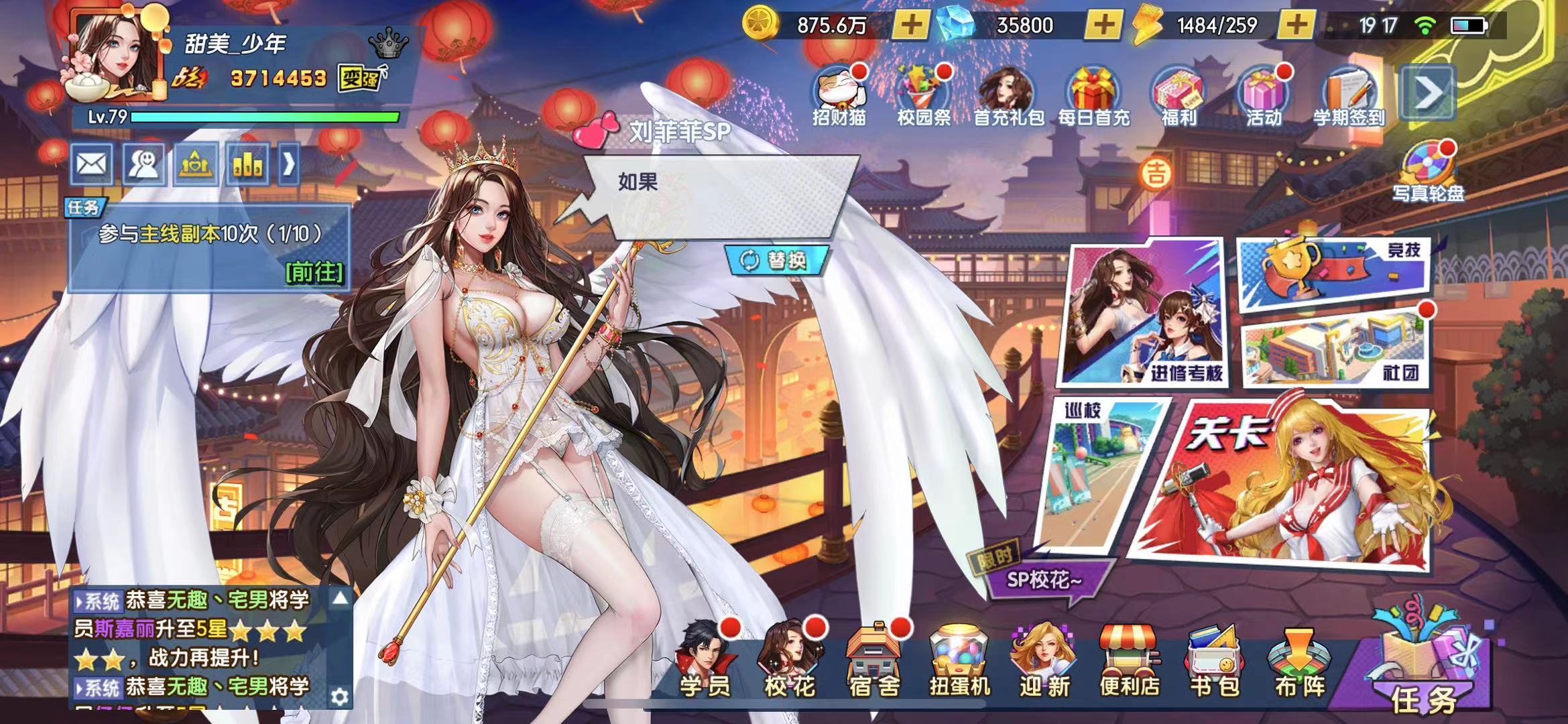Open the mail envelope icon
1568x724 pixels.
click(x=92, y=164)
